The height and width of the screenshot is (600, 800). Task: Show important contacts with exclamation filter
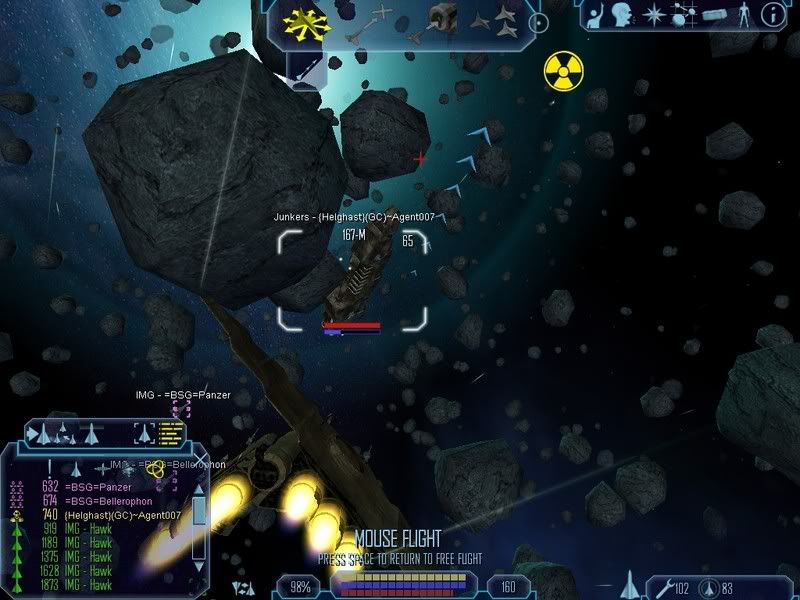click(x=47, y=468)
